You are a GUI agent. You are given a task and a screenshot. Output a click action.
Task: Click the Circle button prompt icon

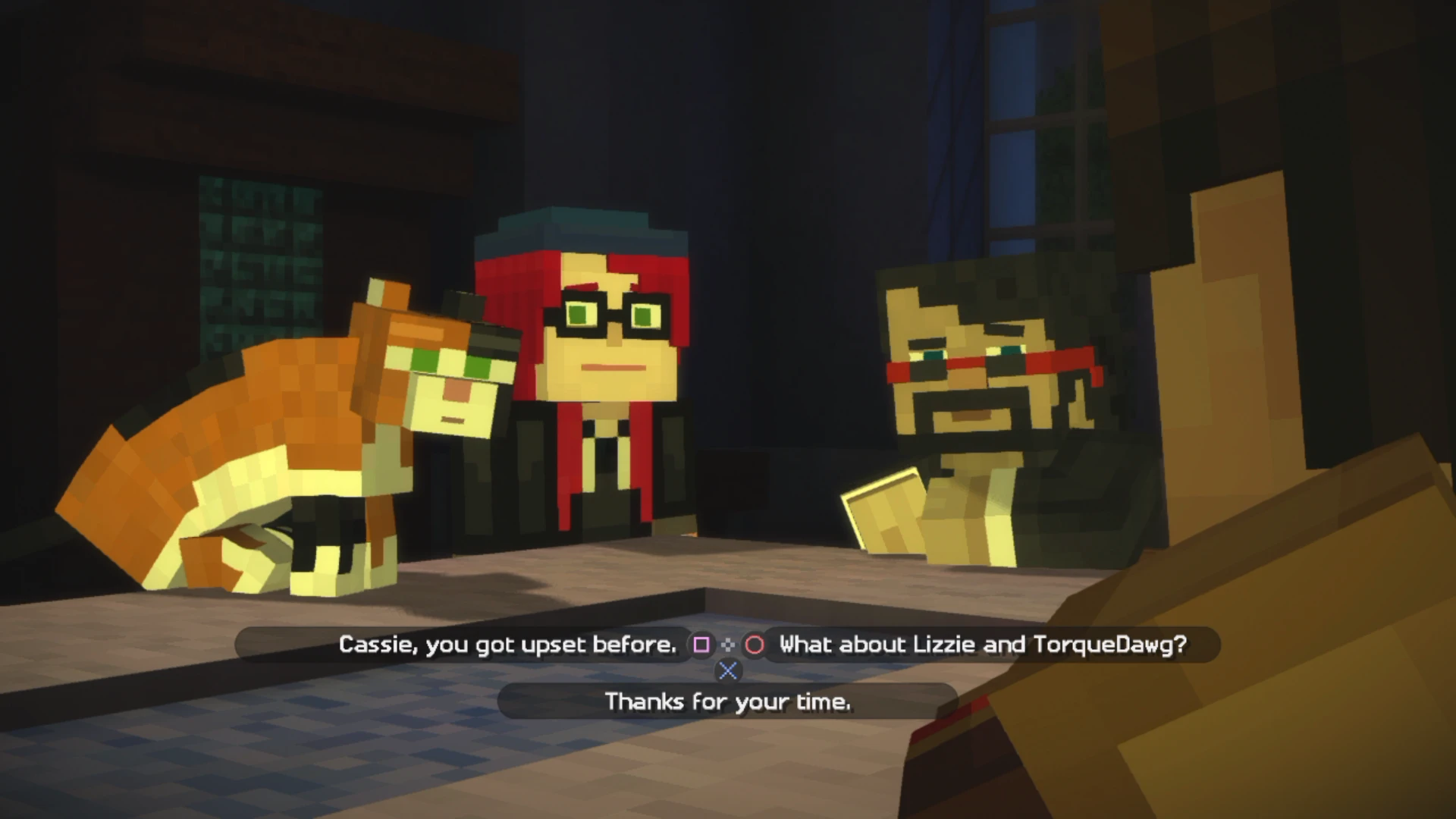pyautogui.click(x=754, y=645)
